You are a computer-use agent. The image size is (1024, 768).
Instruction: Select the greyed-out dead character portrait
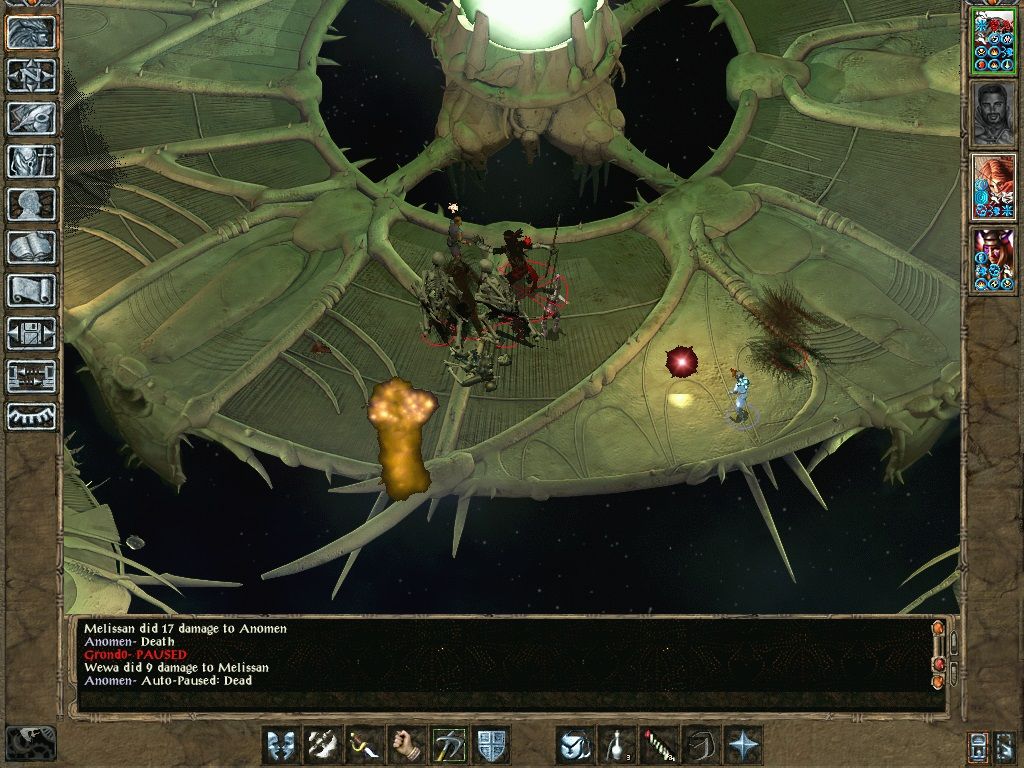tap(993, 113)
